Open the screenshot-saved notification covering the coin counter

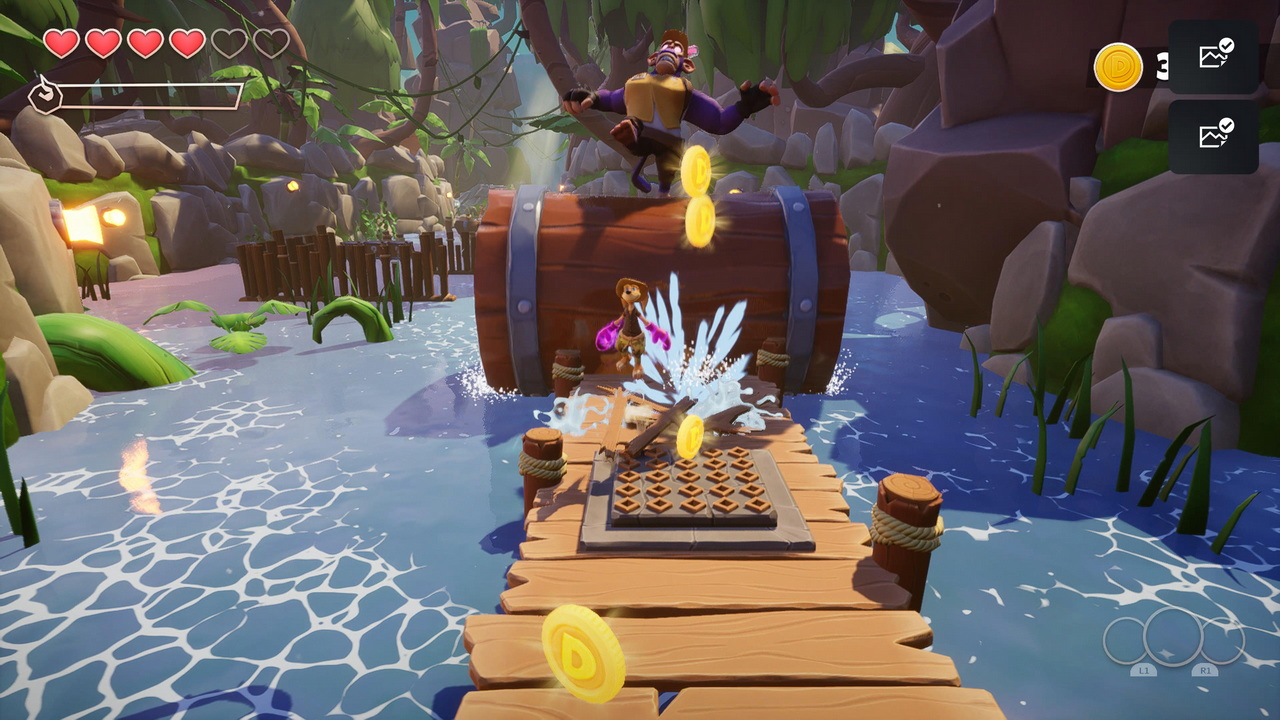[1213, 58]
